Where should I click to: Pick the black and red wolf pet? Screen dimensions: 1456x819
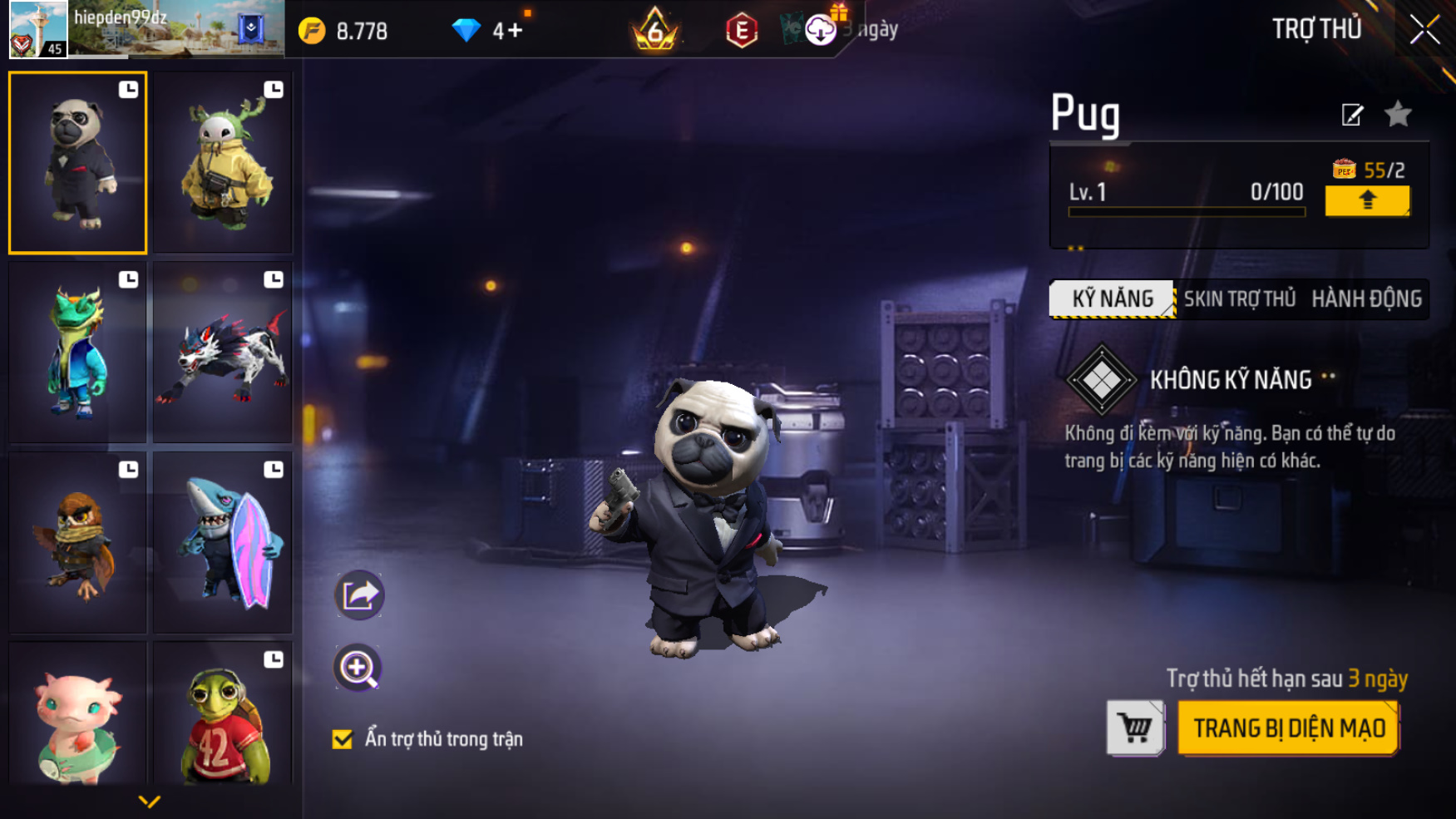(223, 353)
